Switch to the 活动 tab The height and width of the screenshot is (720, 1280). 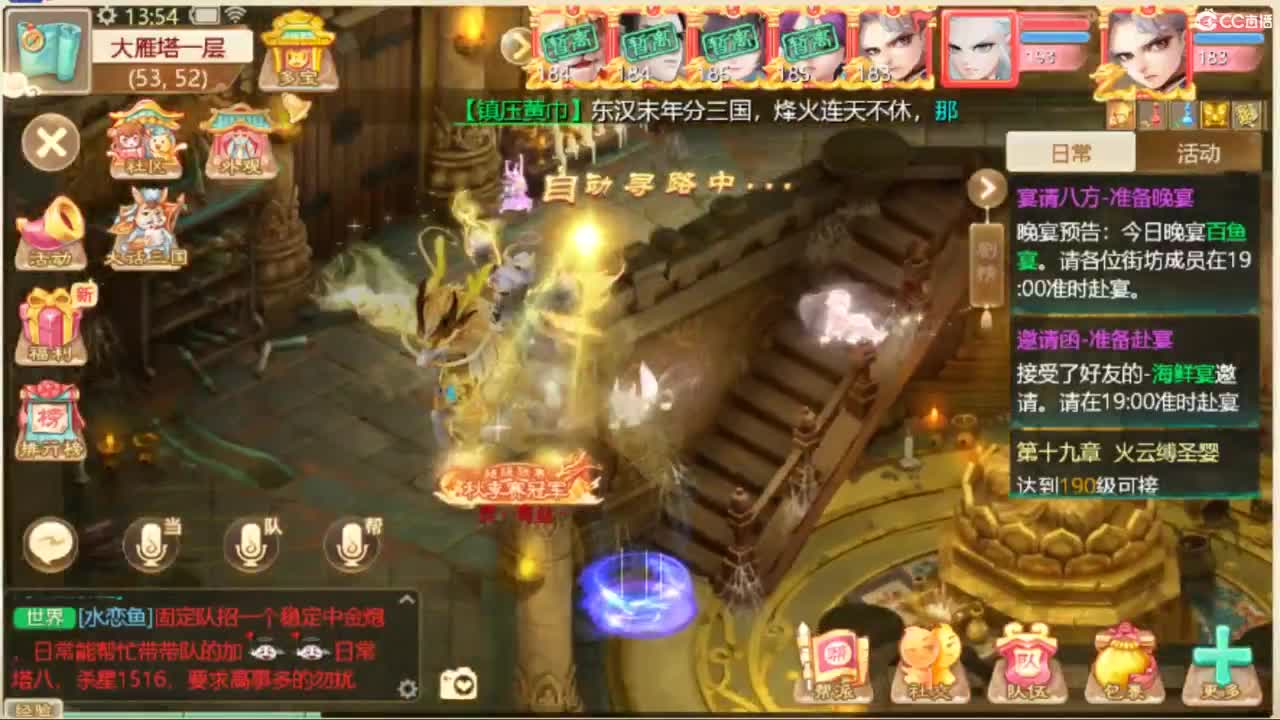coord(1201,152)
